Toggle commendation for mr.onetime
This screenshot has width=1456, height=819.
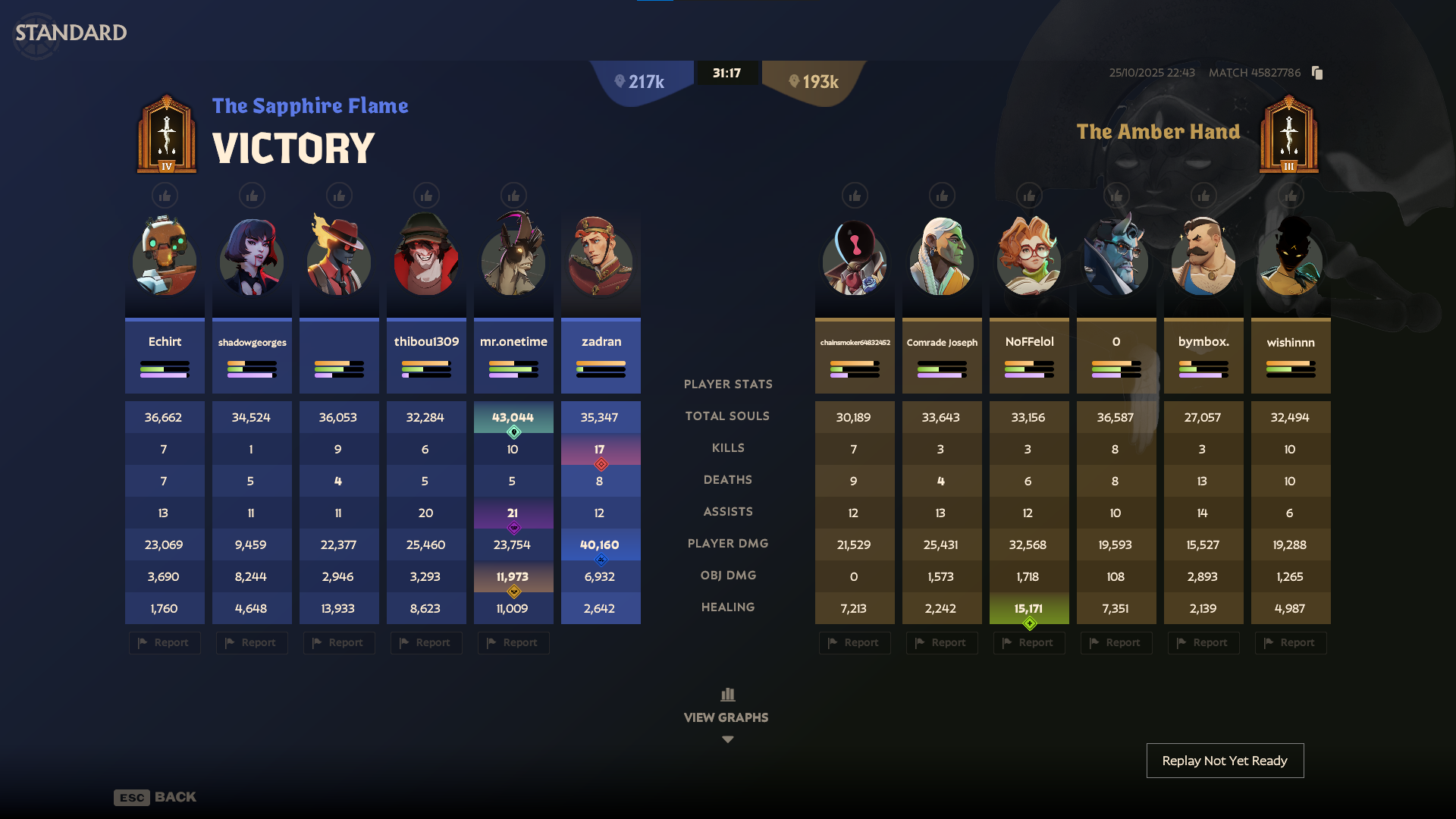coord(513,195)
